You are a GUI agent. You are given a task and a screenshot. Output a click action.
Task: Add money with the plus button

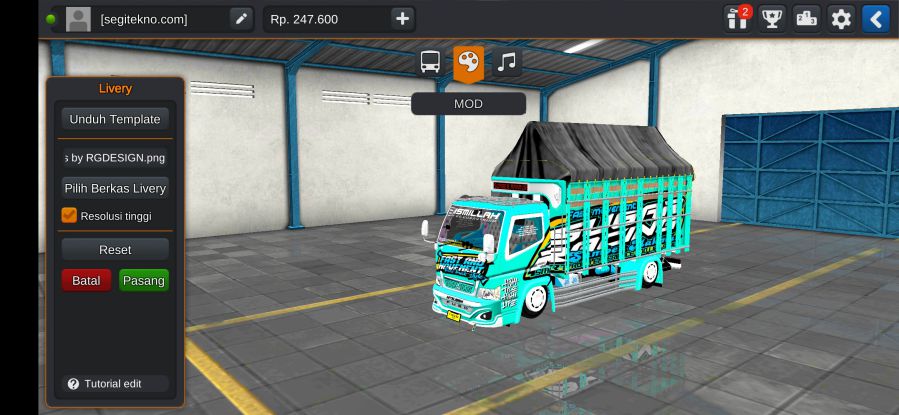(402, 19)
